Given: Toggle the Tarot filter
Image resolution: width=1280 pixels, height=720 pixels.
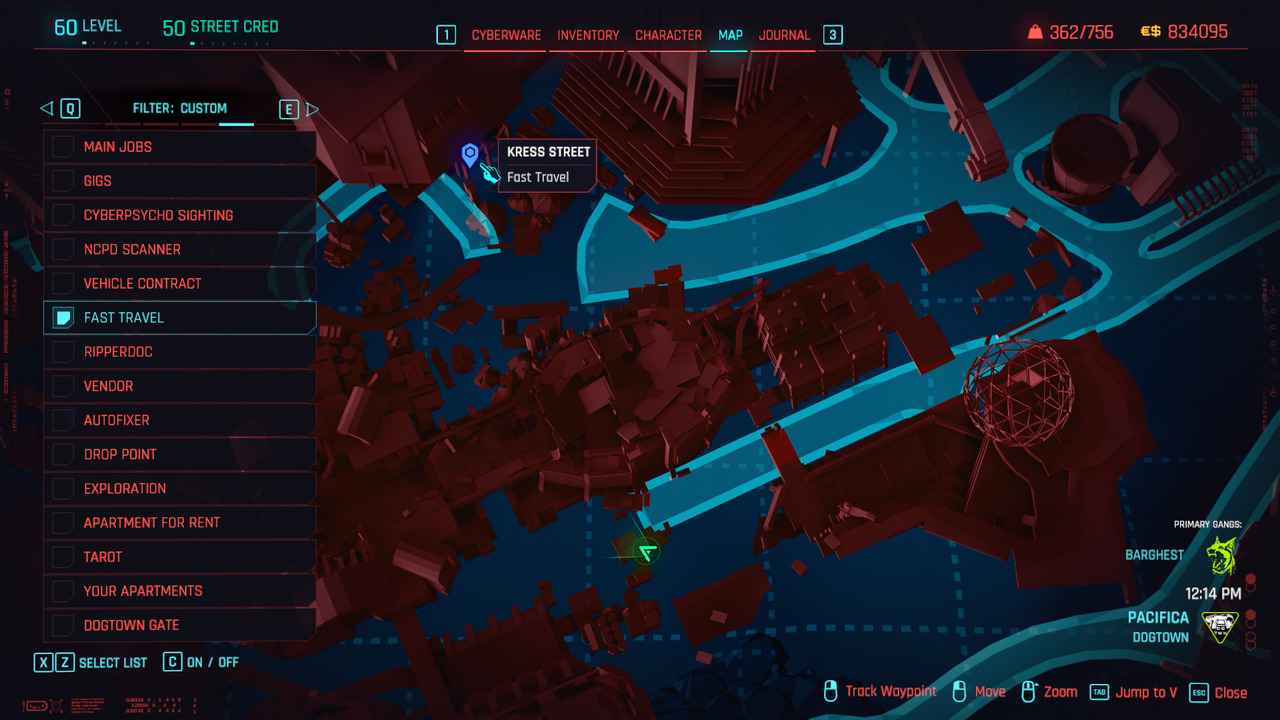Looking at the screenshot, I should (x=63, y=556).
